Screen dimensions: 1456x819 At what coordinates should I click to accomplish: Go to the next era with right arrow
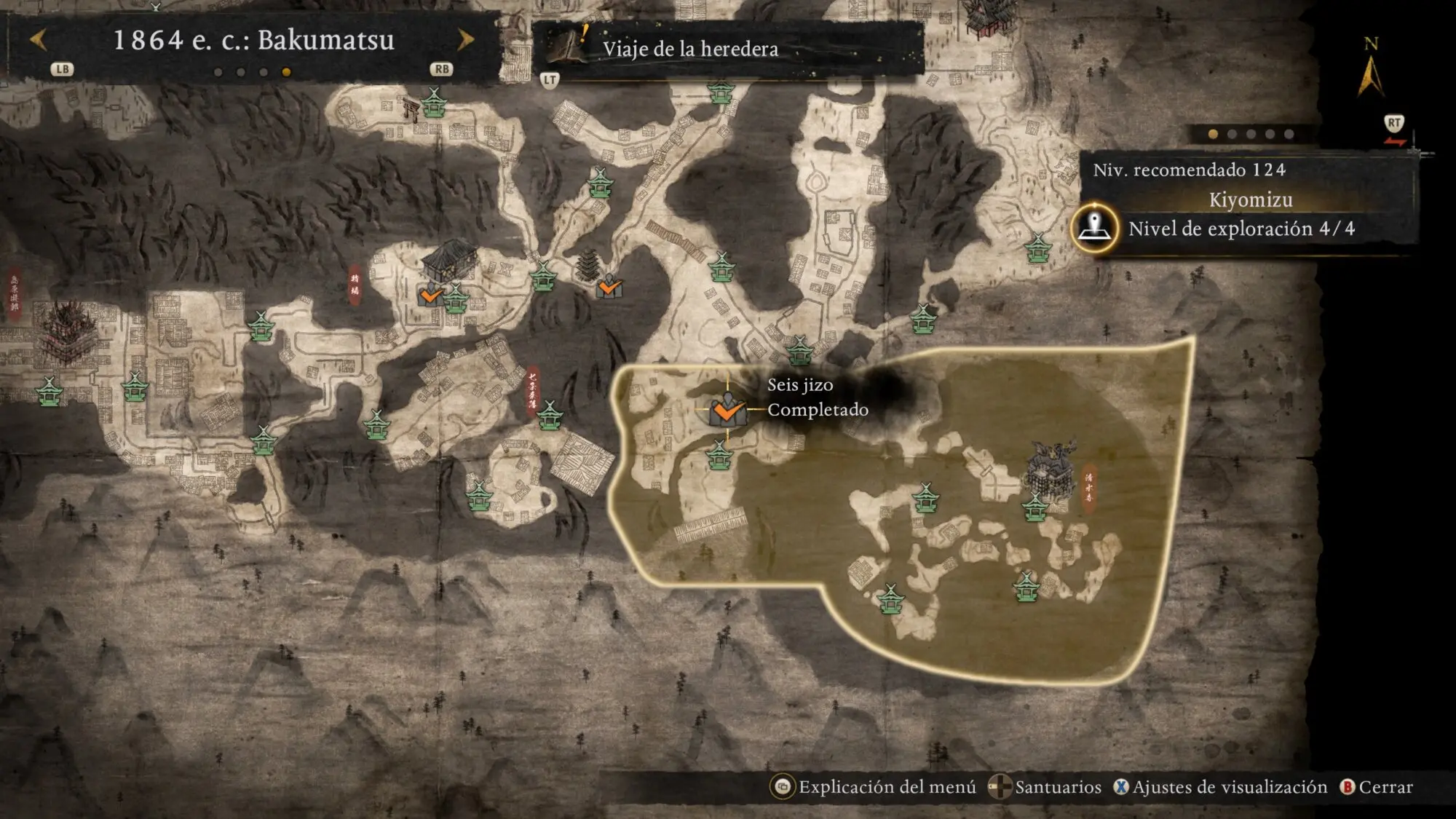click(465, 40)
